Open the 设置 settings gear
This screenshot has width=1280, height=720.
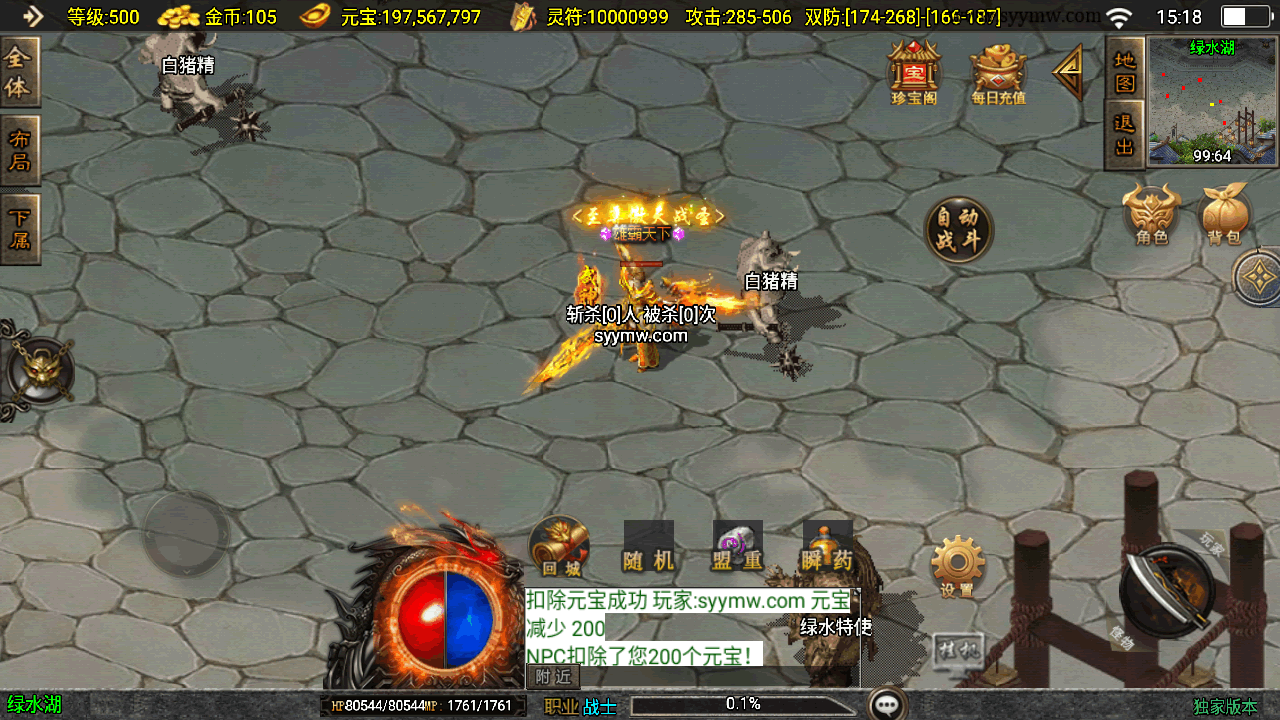pos(957,565)
